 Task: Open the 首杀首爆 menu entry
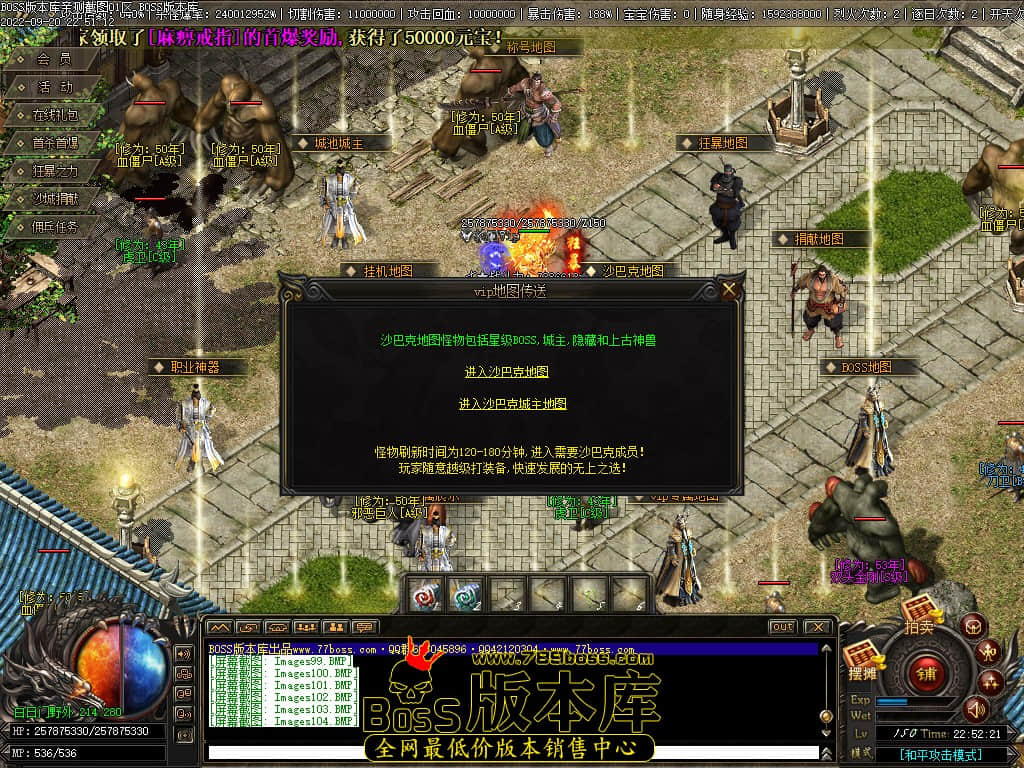[55, 143]
